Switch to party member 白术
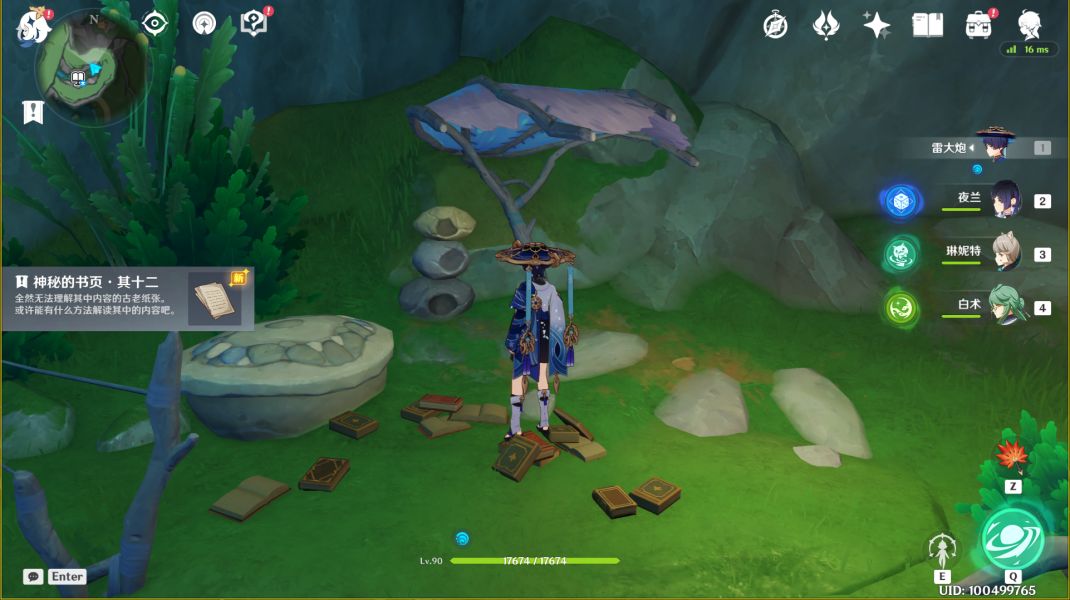This screenshot has height=600, width=1070. click(1004, 306)
